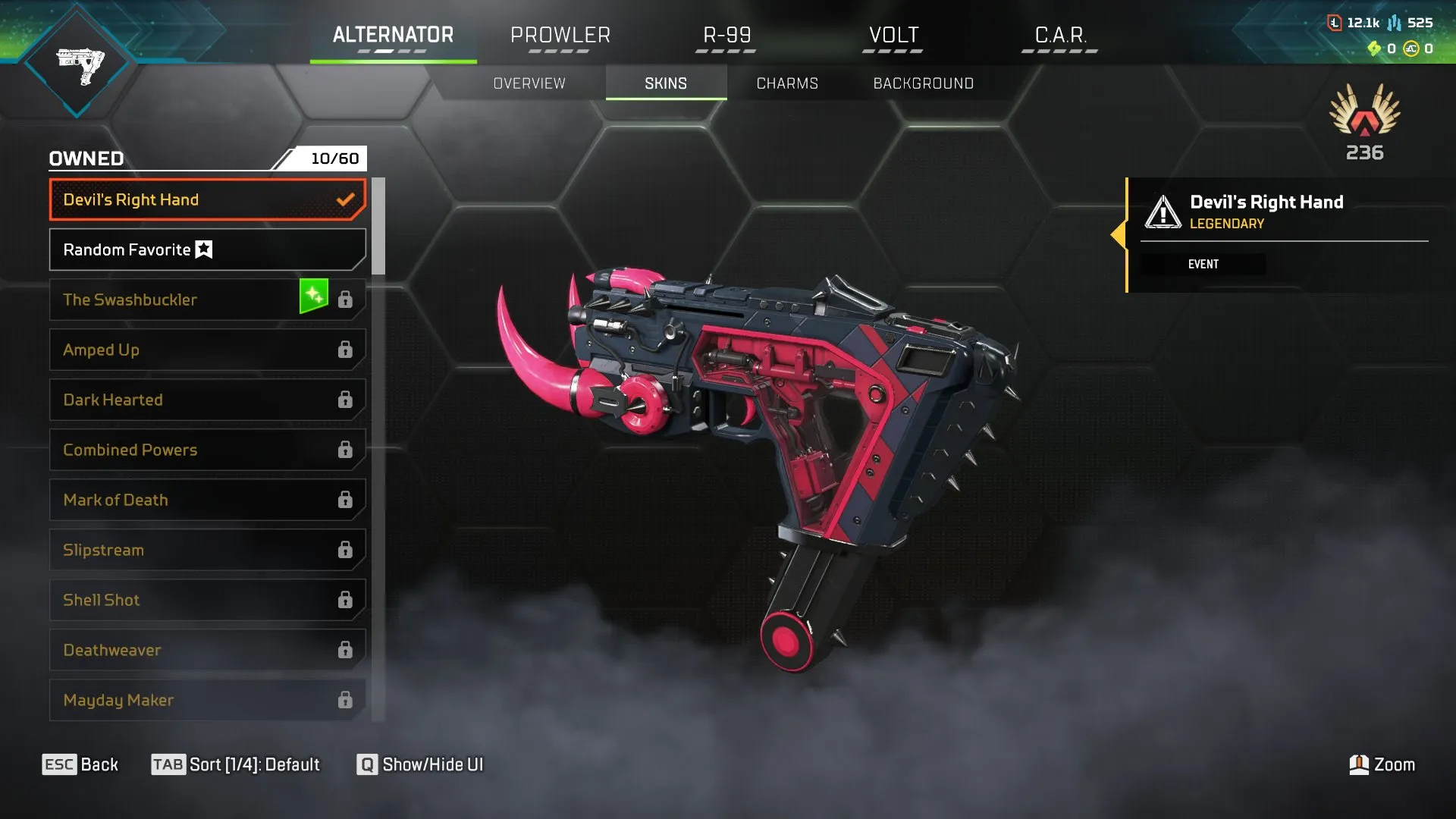1456x819 pixels.
Task: Click the Legend Tokens currency icon
Action: [x=1336, y=24]
